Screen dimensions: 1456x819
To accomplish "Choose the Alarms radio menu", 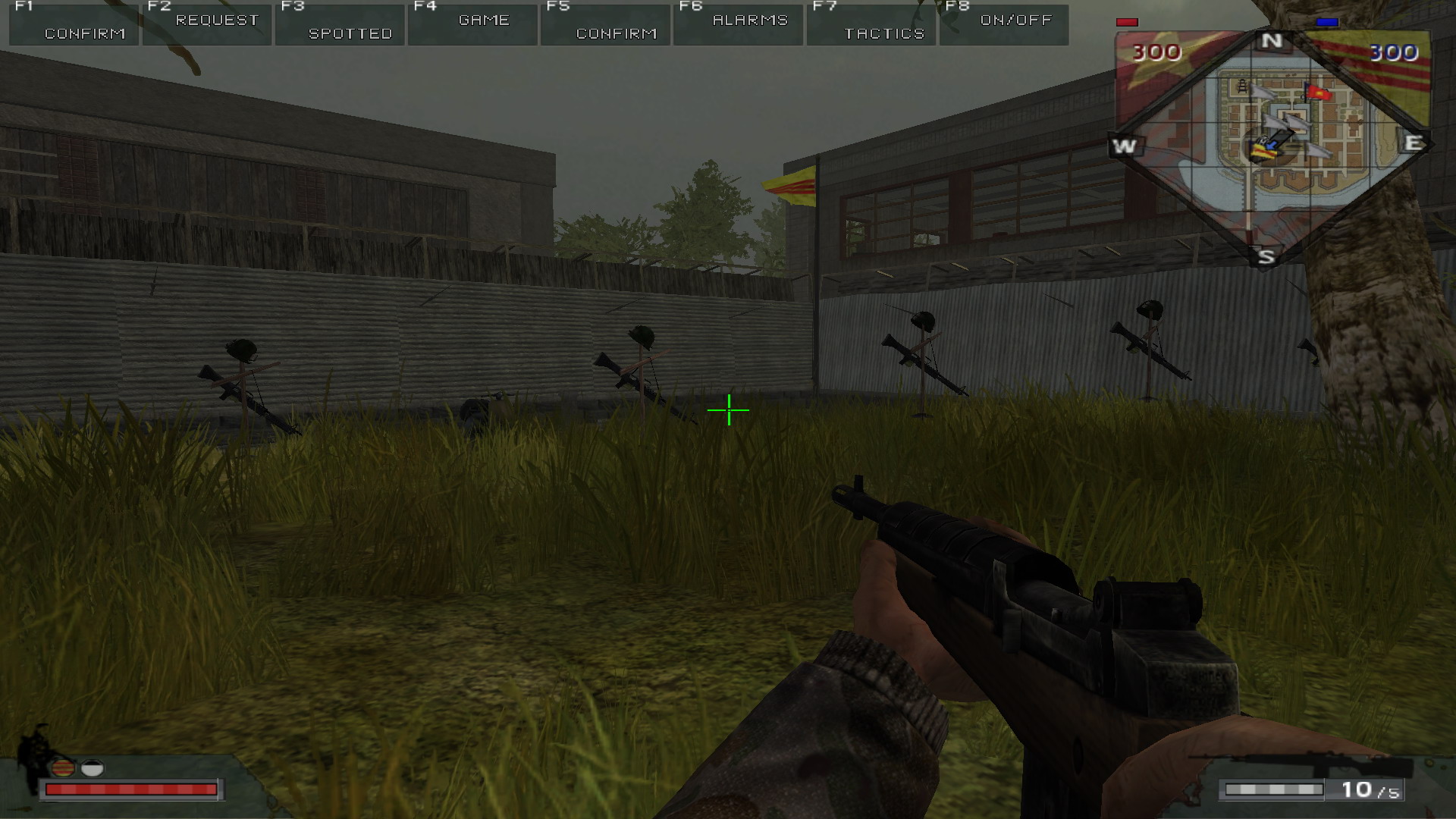I will coord(739,24).
